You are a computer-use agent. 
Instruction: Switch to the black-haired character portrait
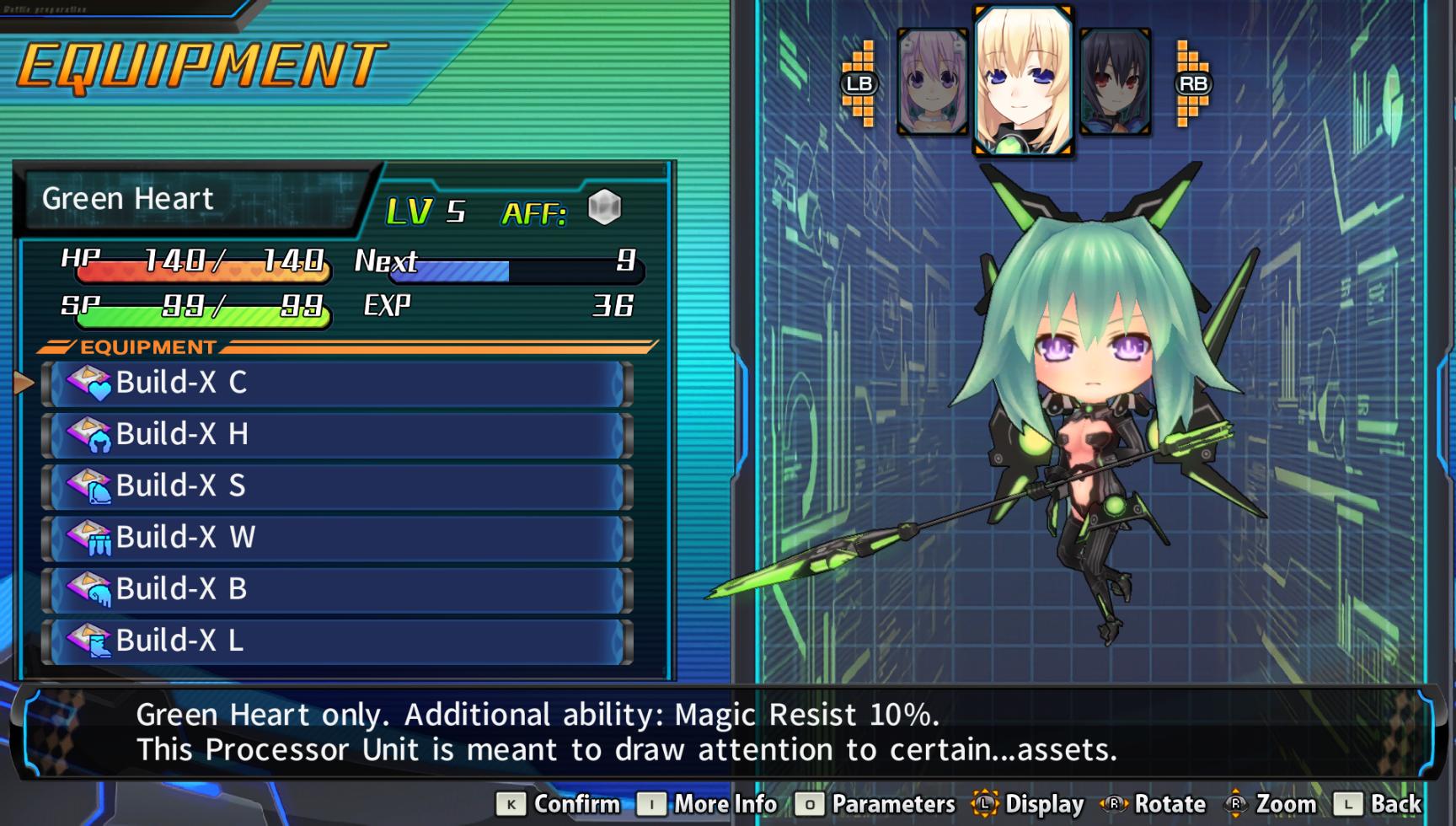pyautogui.click(x=1115, y=83)
